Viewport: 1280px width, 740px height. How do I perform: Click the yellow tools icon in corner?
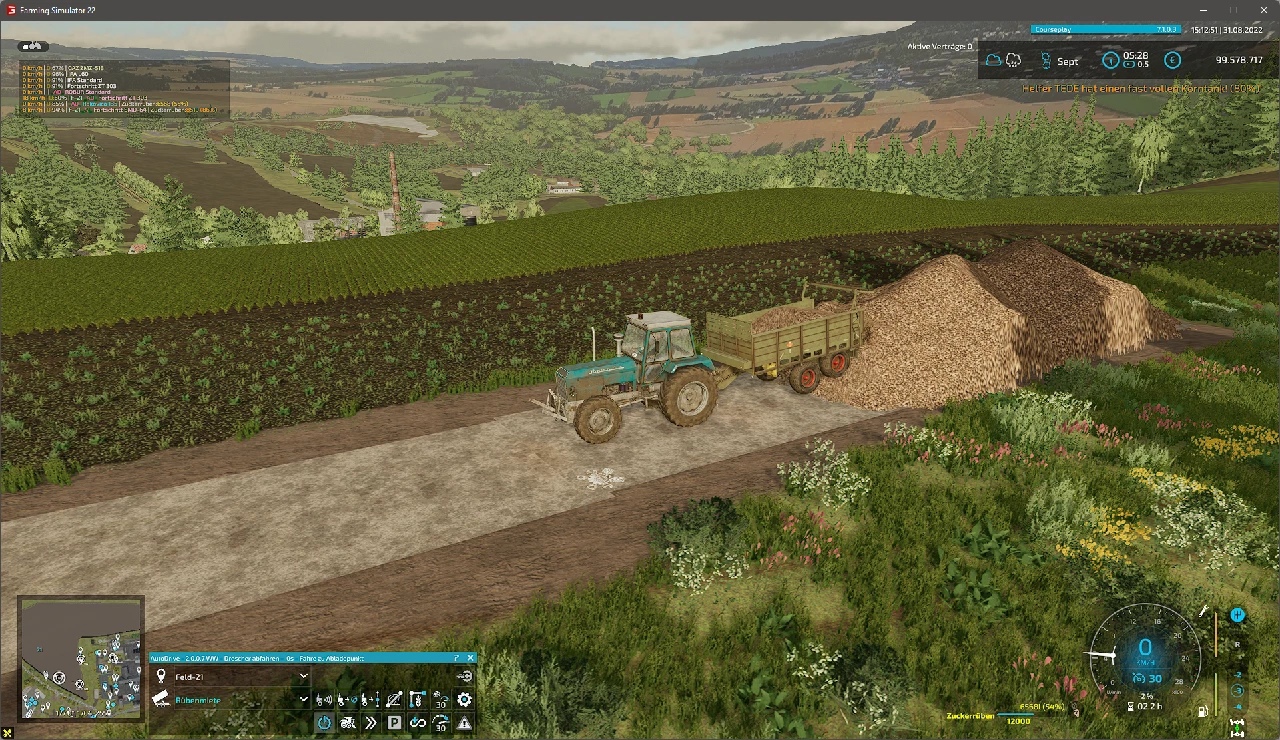(x=8, y=733)
